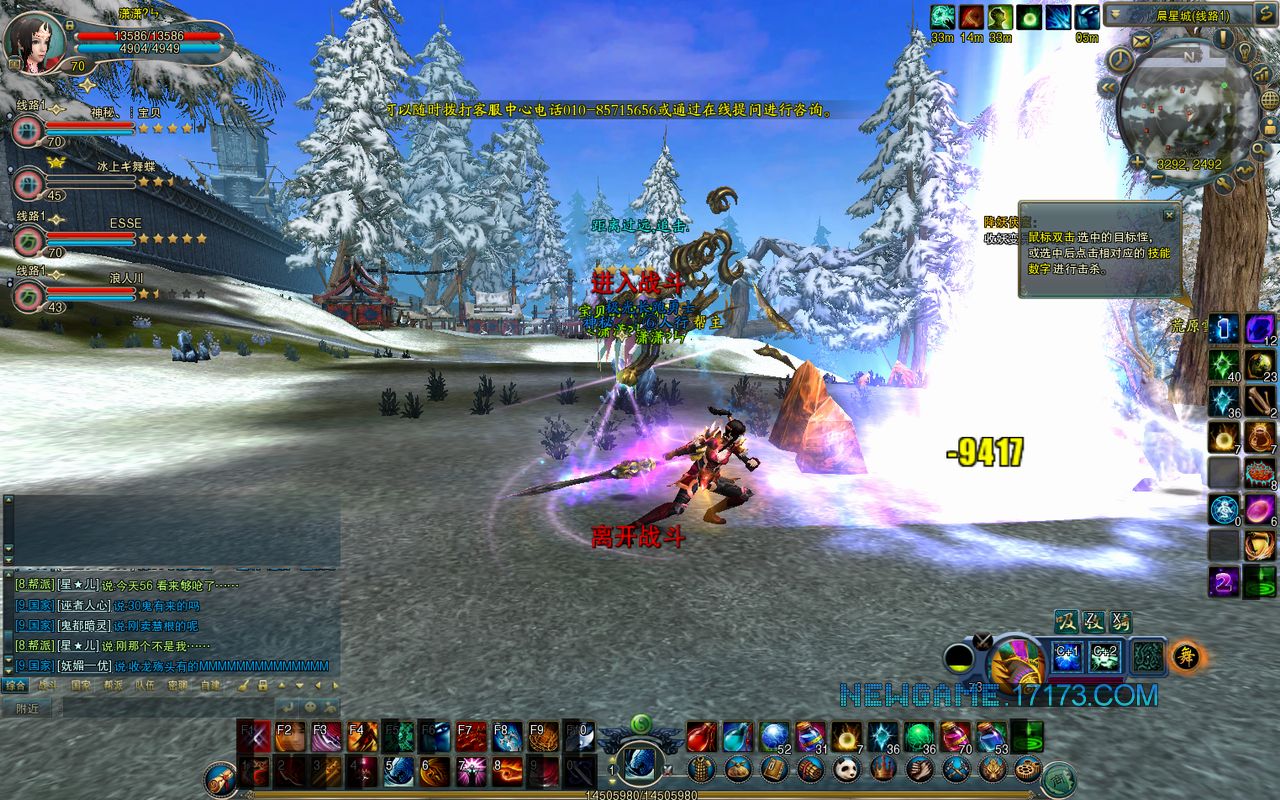Open the lightbulb hint icon
This screenshot has height=800, width=1280.
tap(1246, 52)
